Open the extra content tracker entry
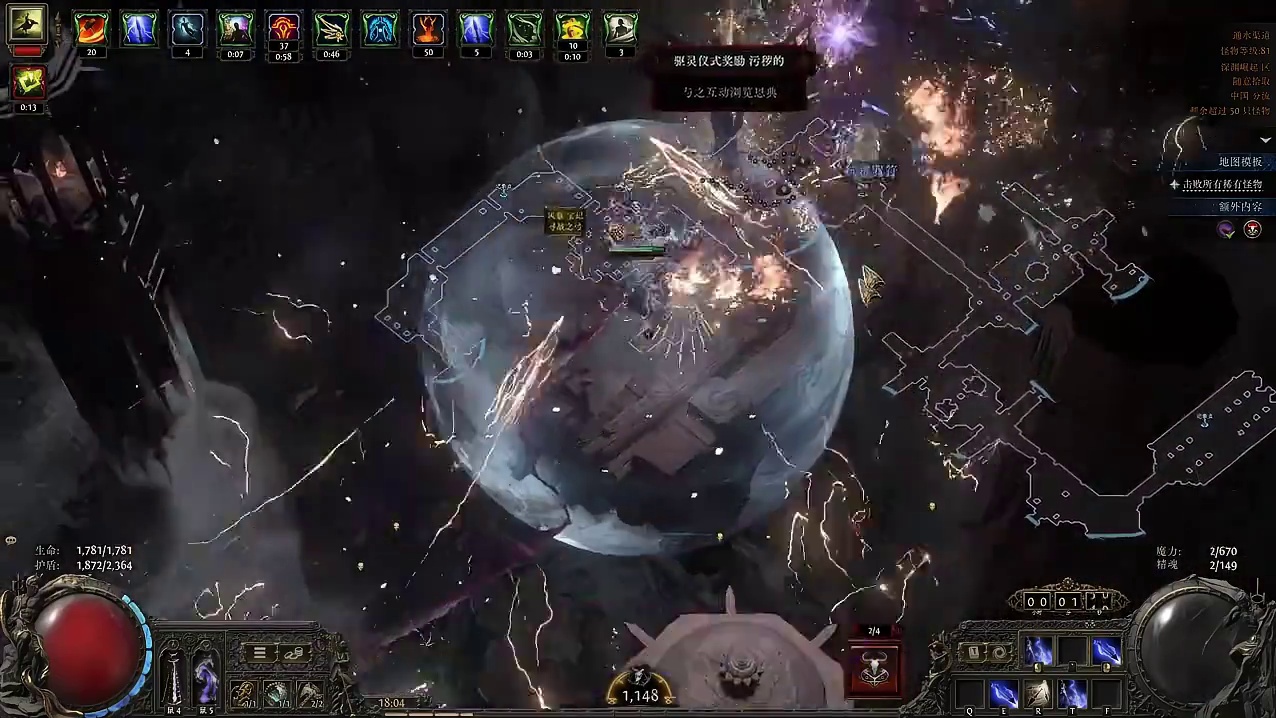 [1240, 206]
